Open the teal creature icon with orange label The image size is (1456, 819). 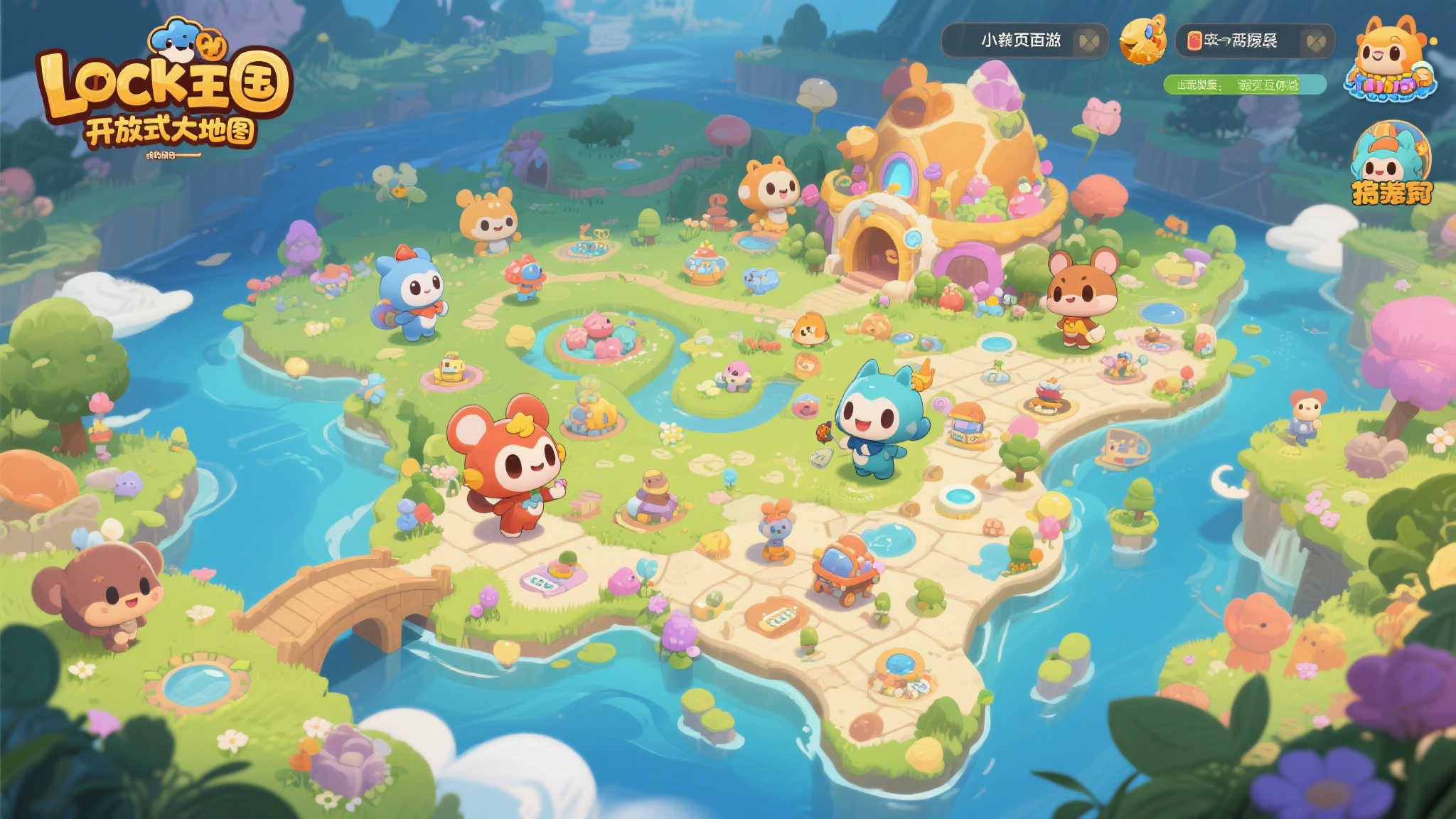(x=1390, y=165)
